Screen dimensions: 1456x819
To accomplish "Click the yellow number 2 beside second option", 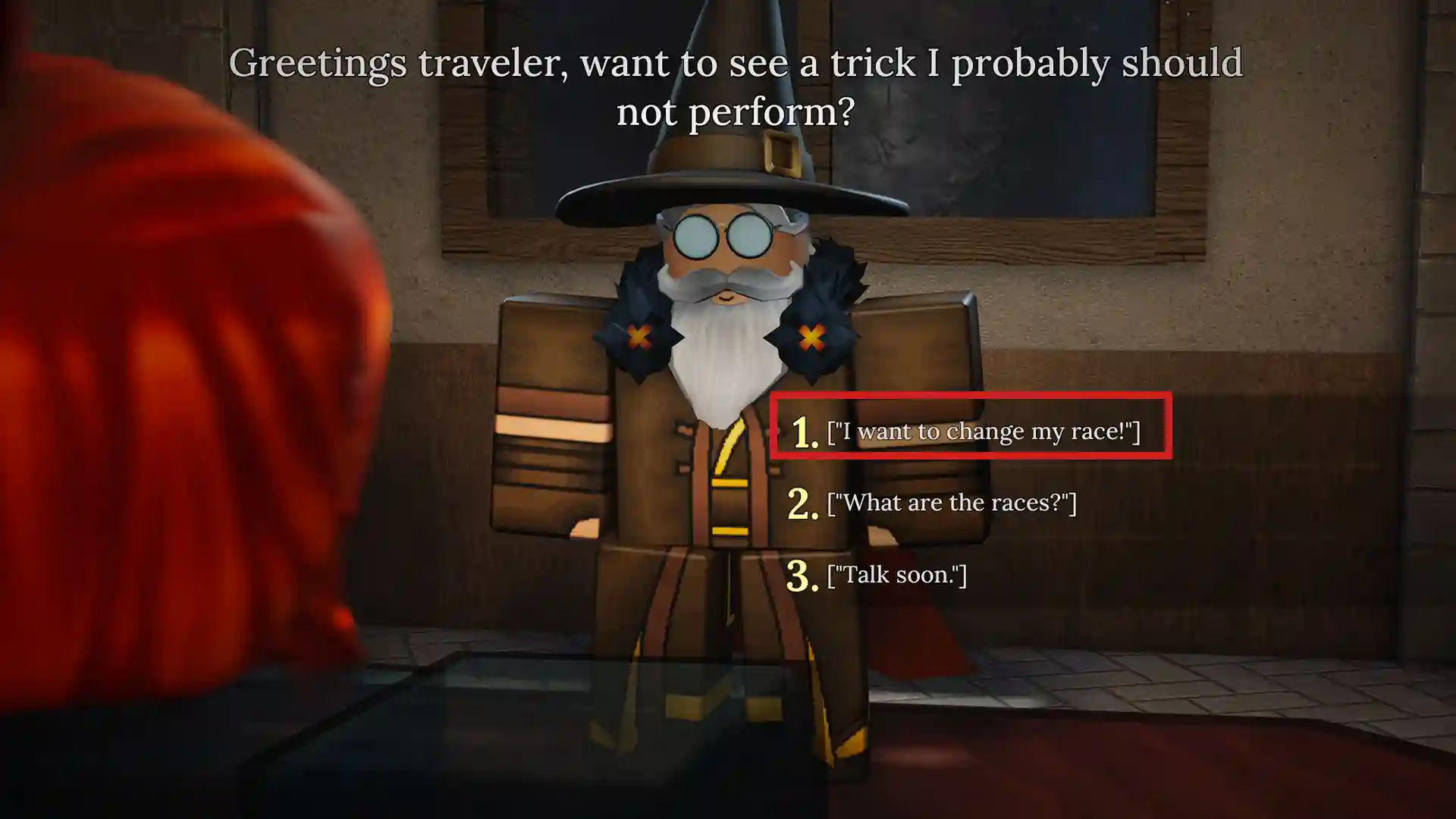I will coord(802,502).
